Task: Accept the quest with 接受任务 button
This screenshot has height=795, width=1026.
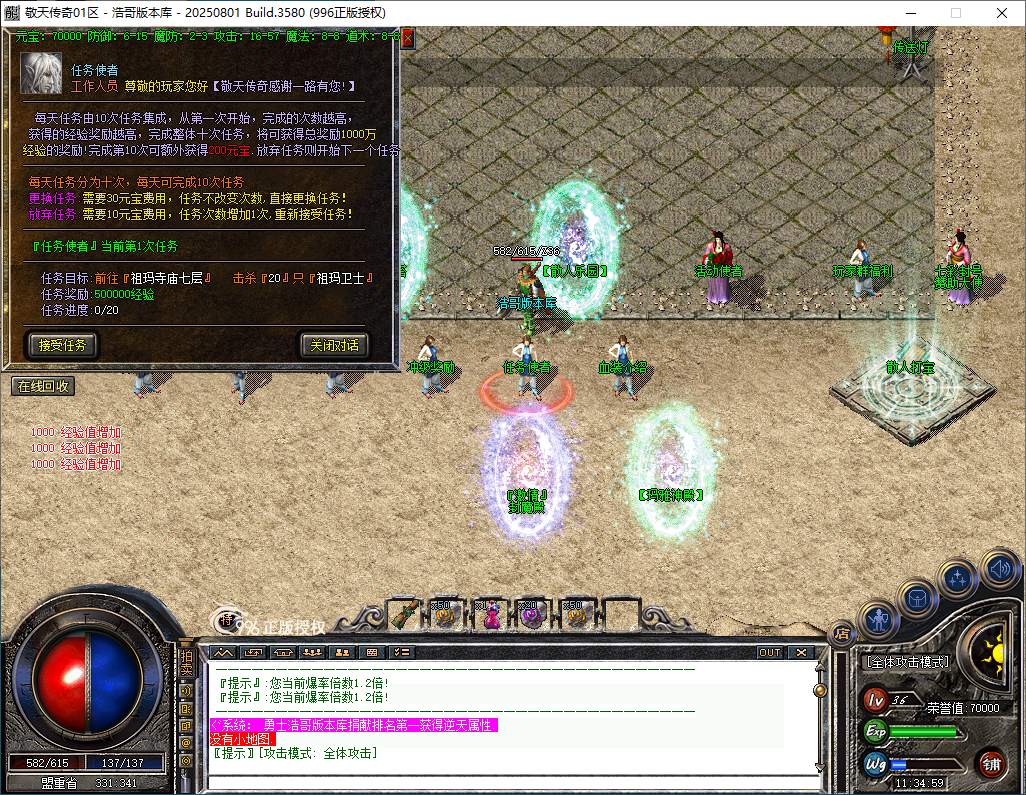Action: [63, 346]
